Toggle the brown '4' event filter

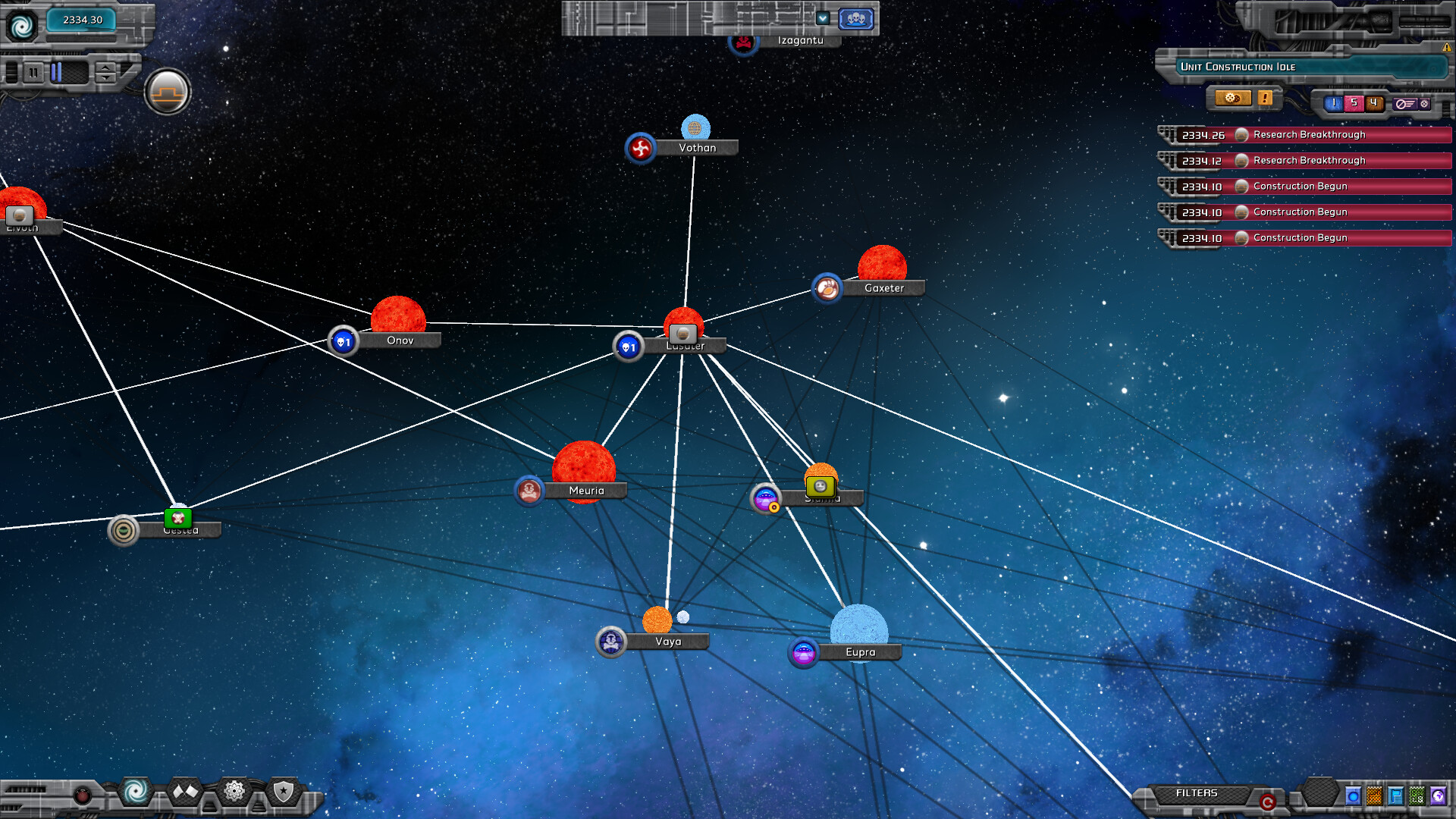point(1373,102)
